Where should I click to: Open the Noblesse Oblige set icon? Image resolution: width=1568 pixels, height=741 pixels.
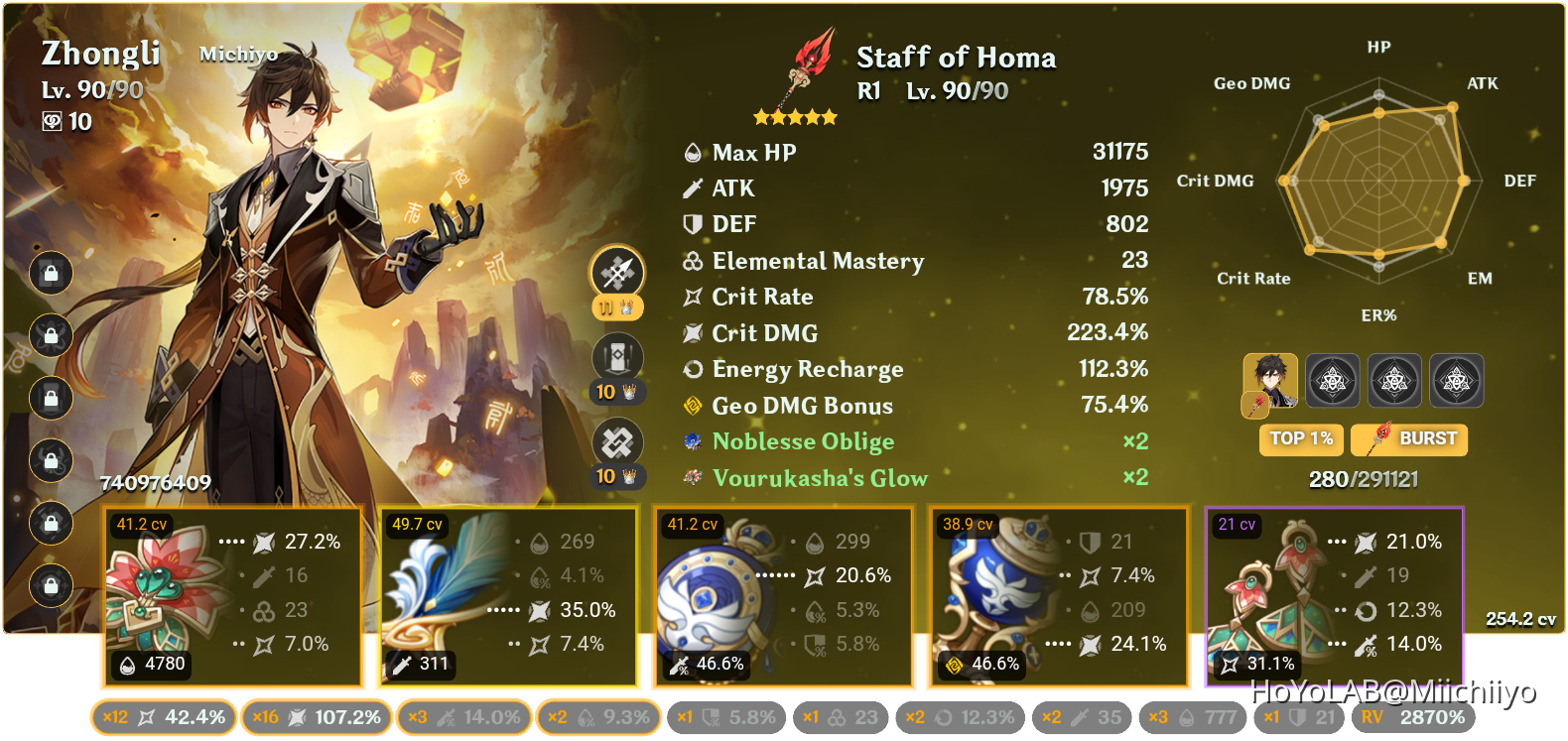[x=692, y=441]
